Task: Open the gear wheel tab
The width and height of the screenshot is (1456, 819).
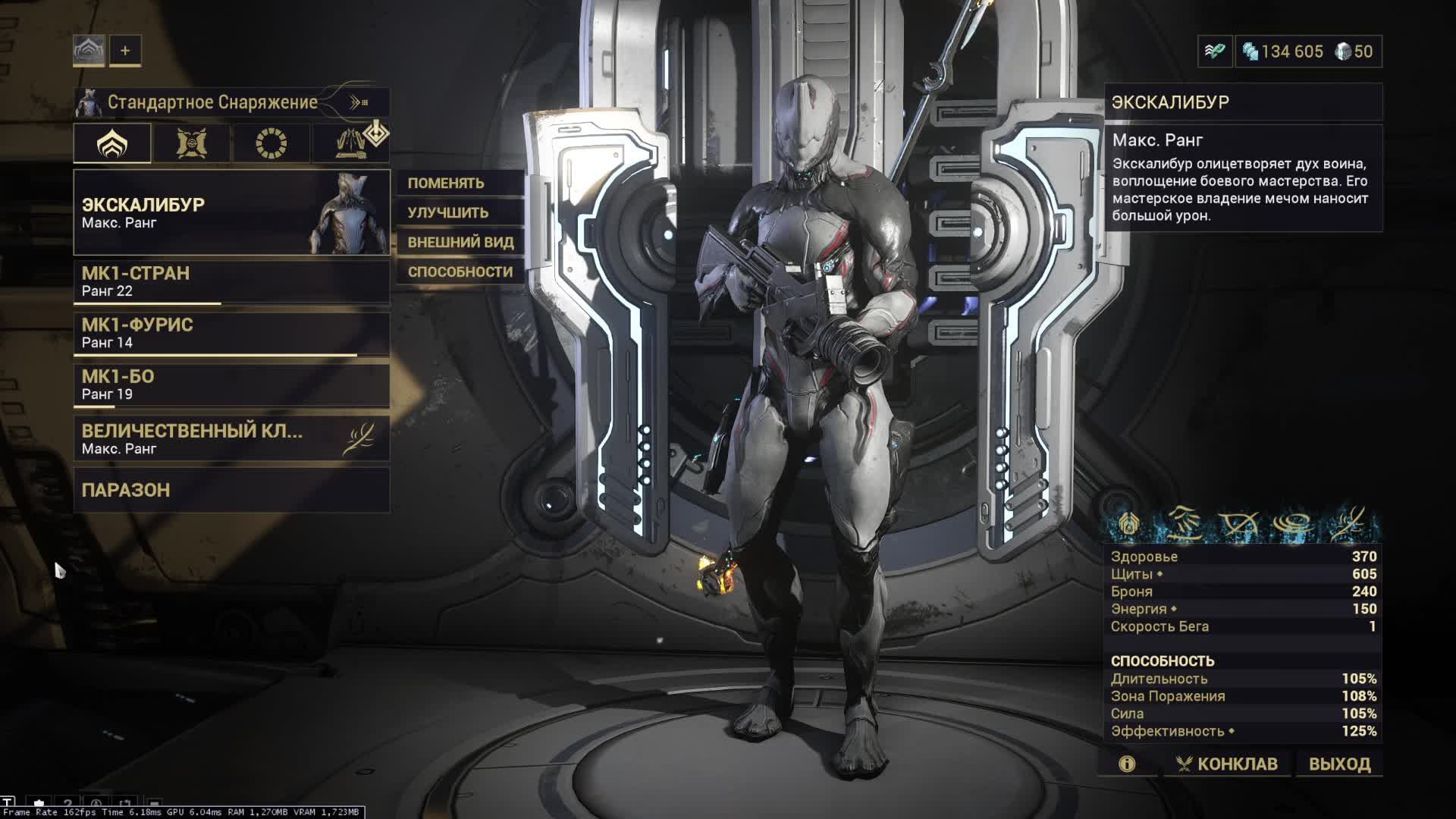Action: click(271, 143)
